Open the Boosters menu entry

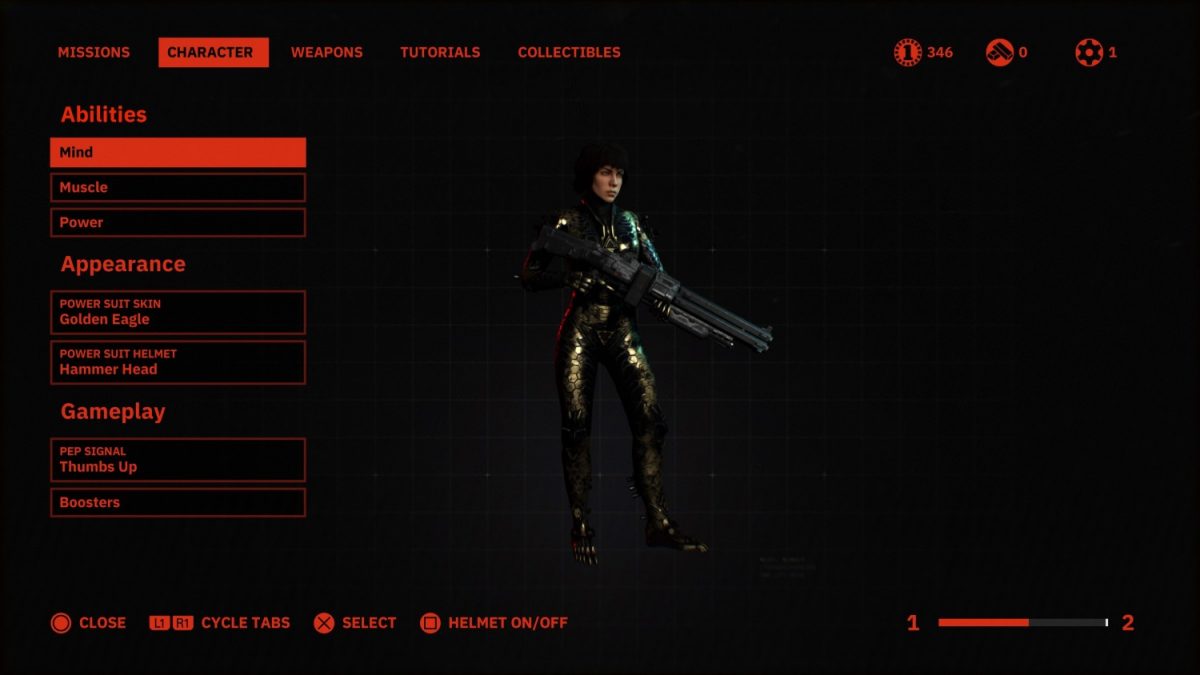[178, 502]
